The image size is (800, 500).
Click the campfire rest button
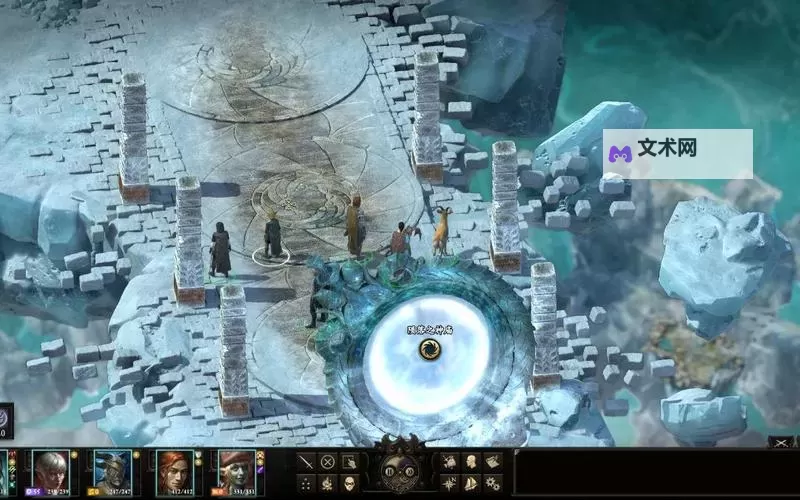(x=327, y=484)
